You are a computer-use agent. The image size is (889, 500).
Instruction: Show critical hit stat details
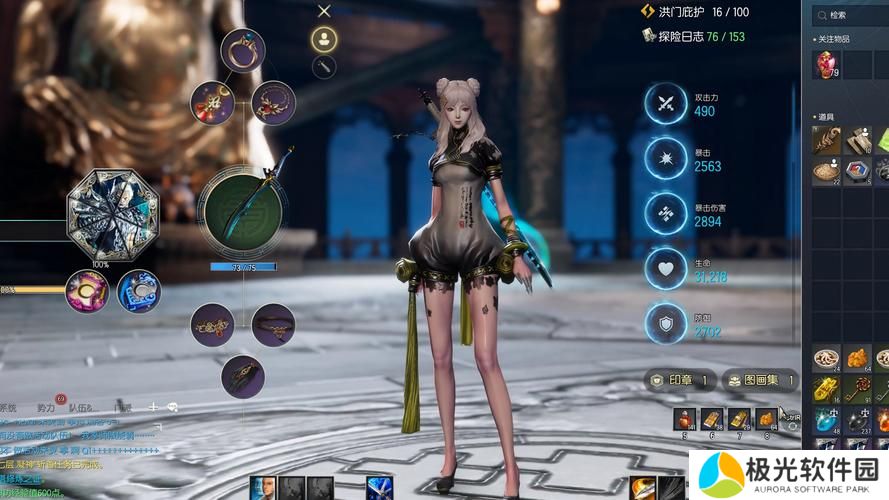pos(665,158)
